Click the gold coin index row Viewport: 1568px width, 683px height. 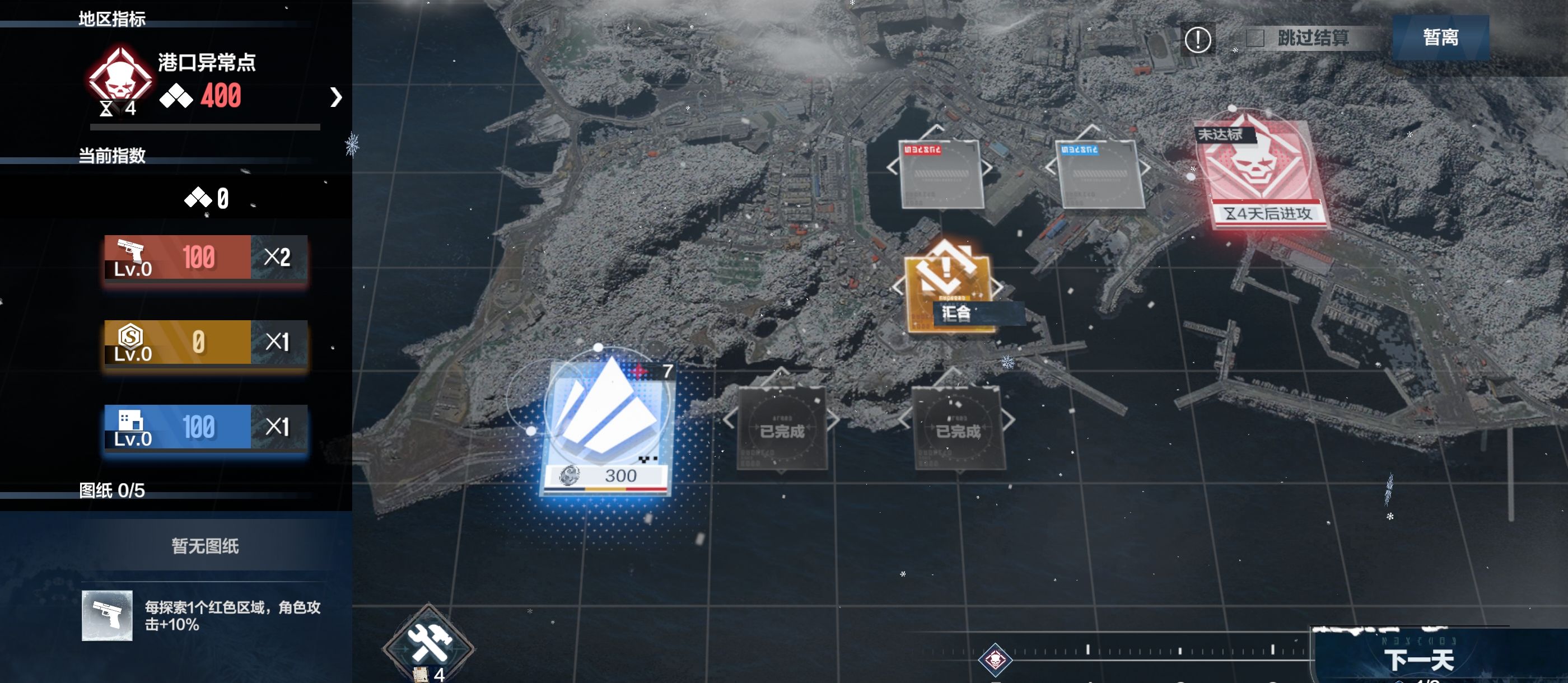click(205, 342)
